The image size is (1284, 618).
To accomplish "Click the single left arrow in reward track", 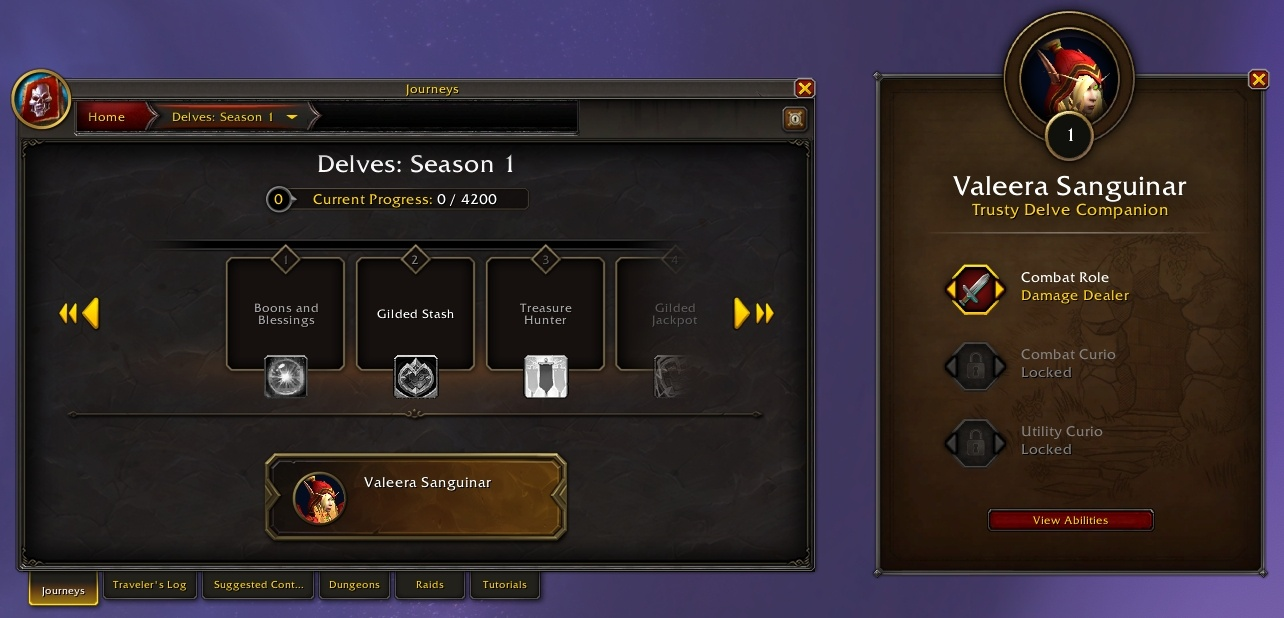I will (x=91, y=314).
